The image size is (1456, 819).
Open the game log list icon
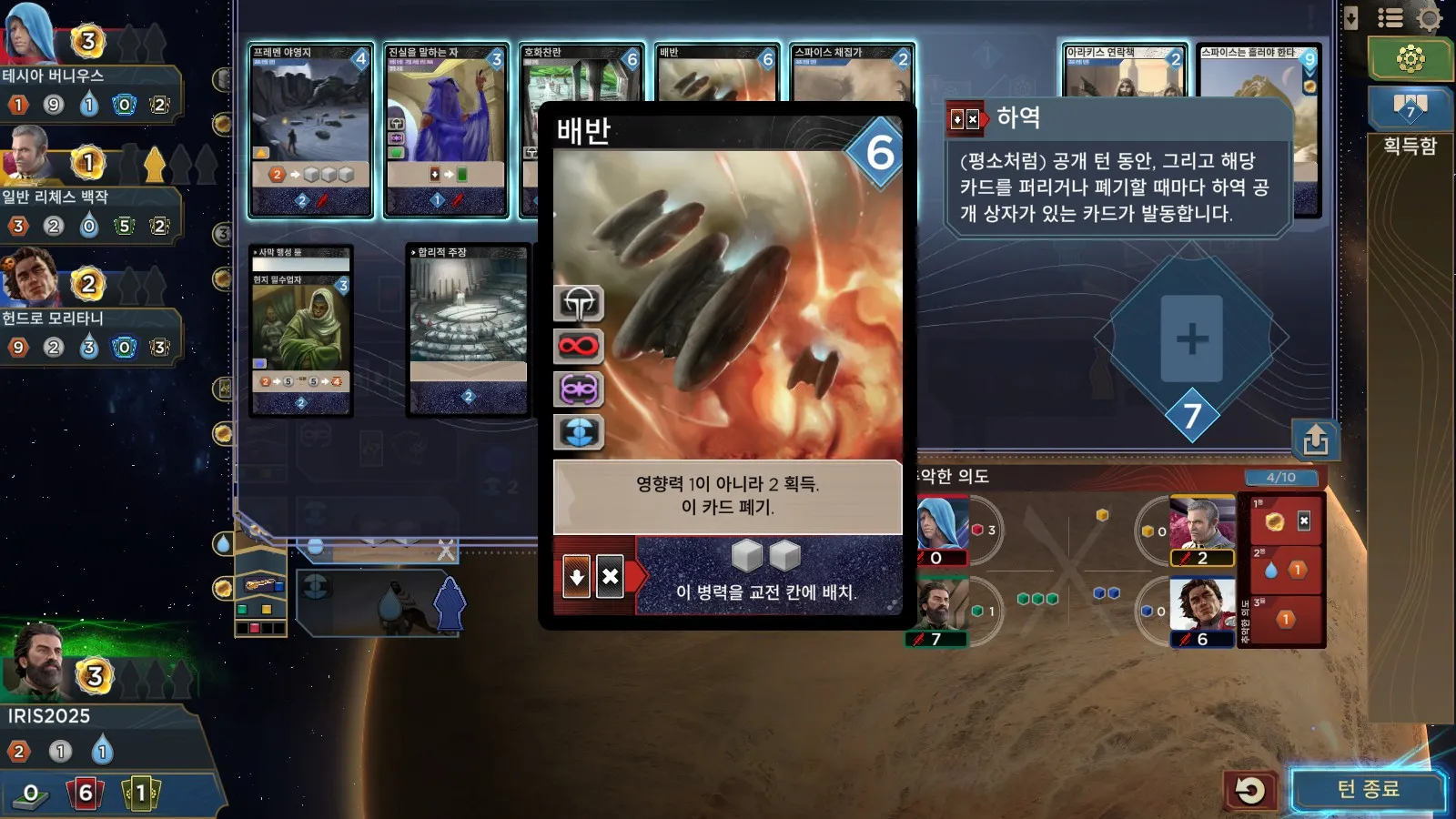click(x=1390, y=18)
